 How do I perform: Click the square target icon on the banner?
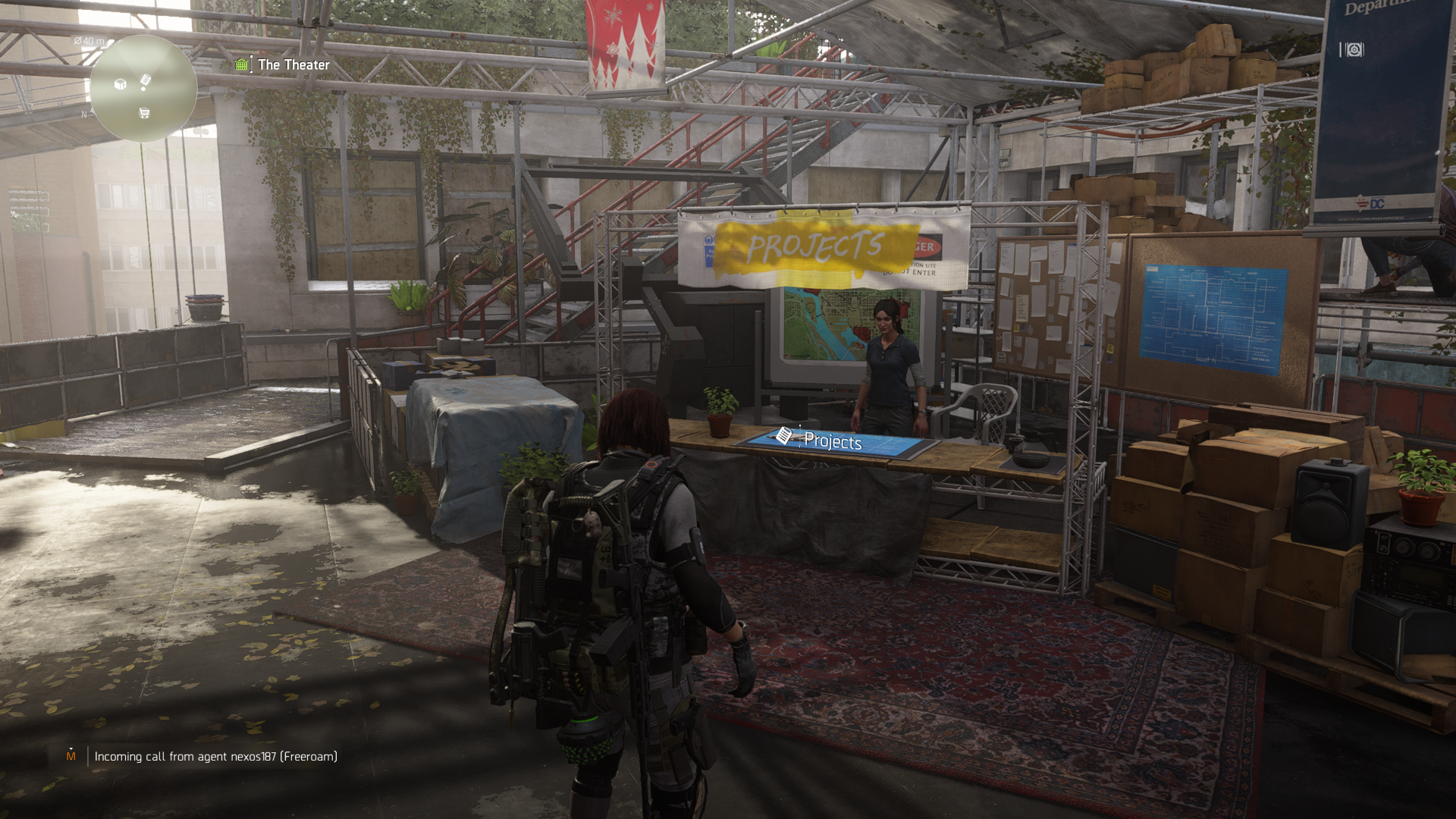pos(1354,50)
